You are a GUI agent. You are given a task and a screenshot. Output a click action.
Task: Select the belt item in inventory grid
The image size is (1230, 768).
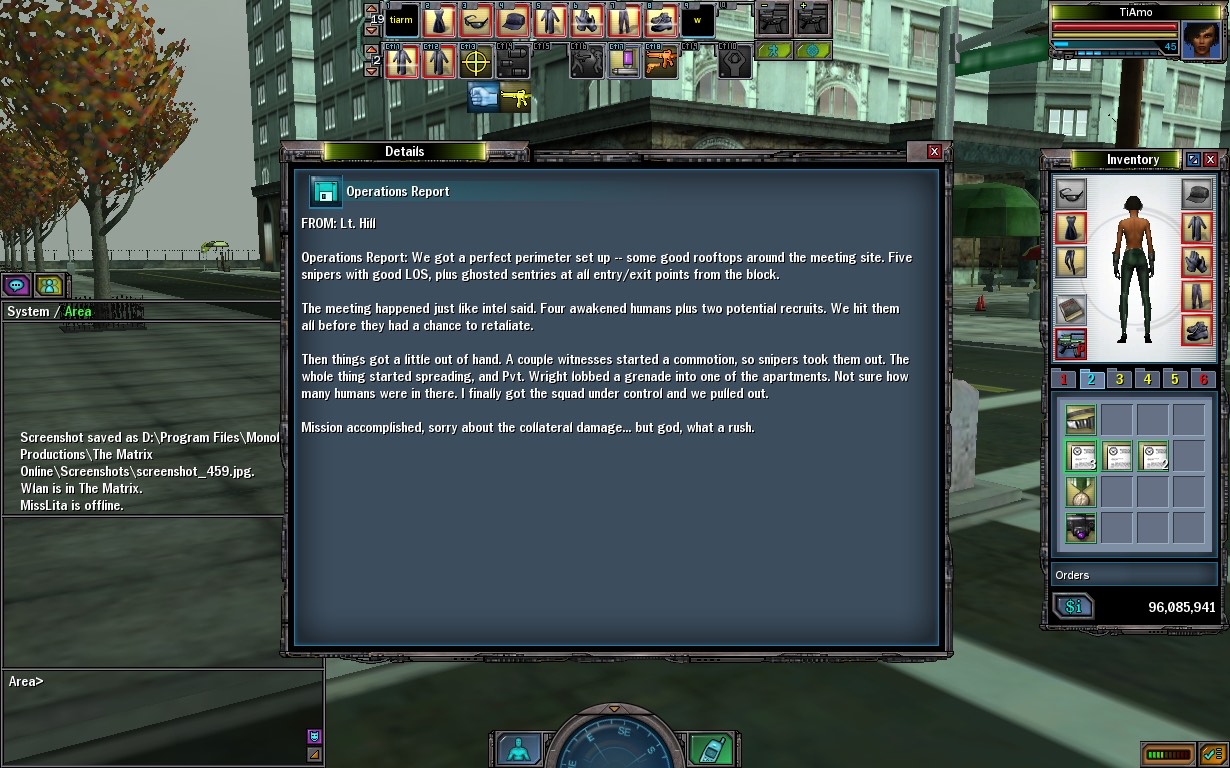1080,420
